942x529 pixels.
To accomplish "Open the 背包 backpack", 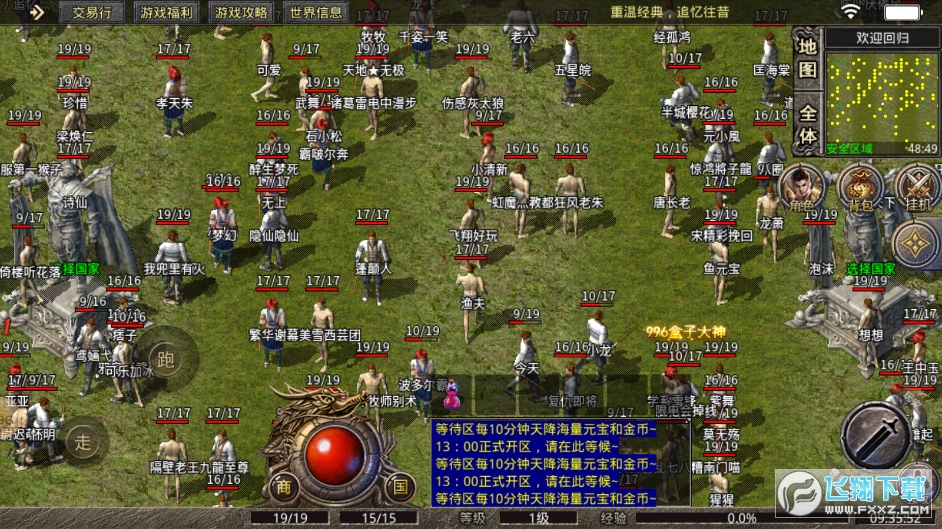I will pos(858,186).
